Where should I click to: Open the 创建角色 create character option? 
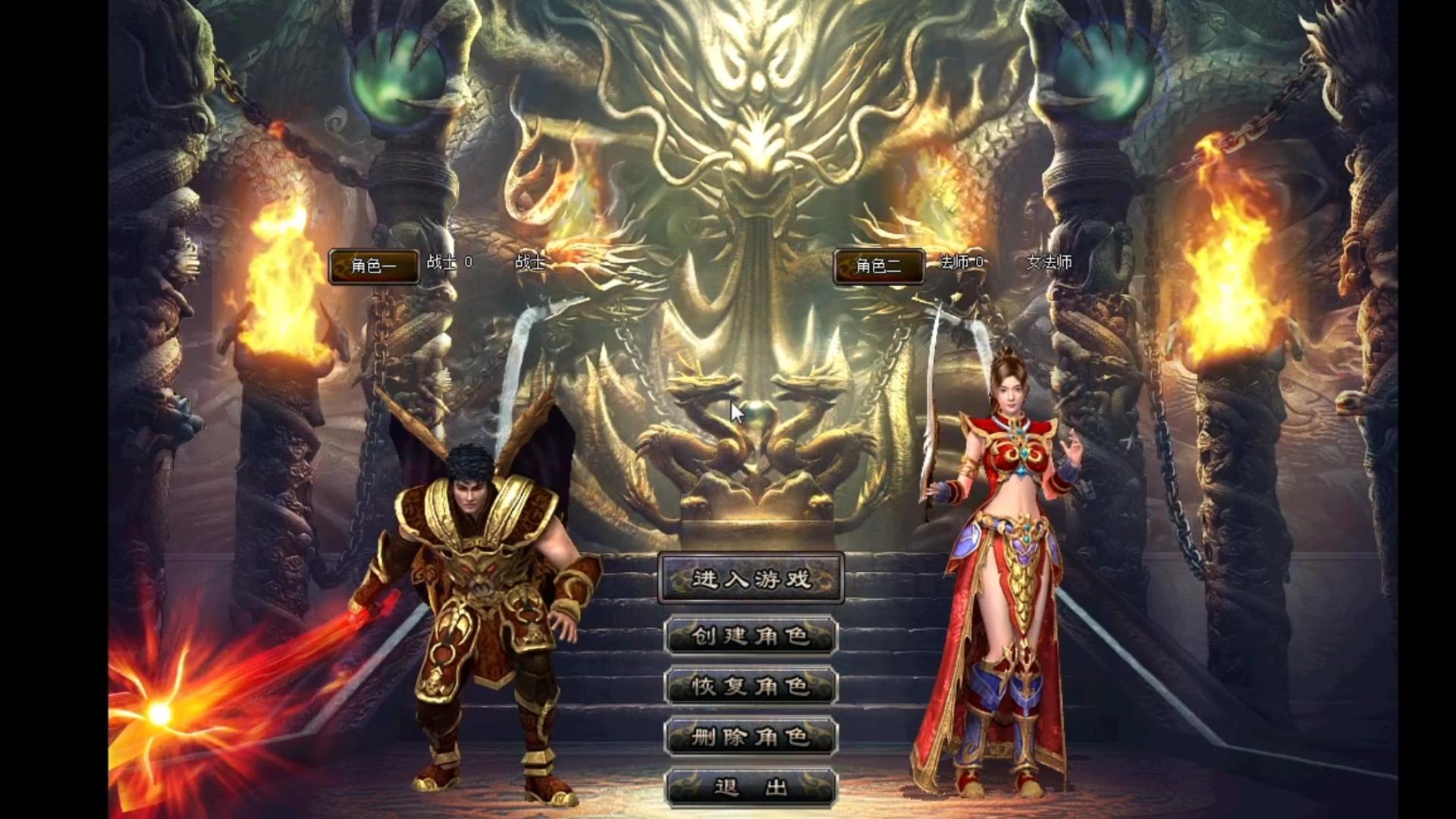(x=751, y=635)
